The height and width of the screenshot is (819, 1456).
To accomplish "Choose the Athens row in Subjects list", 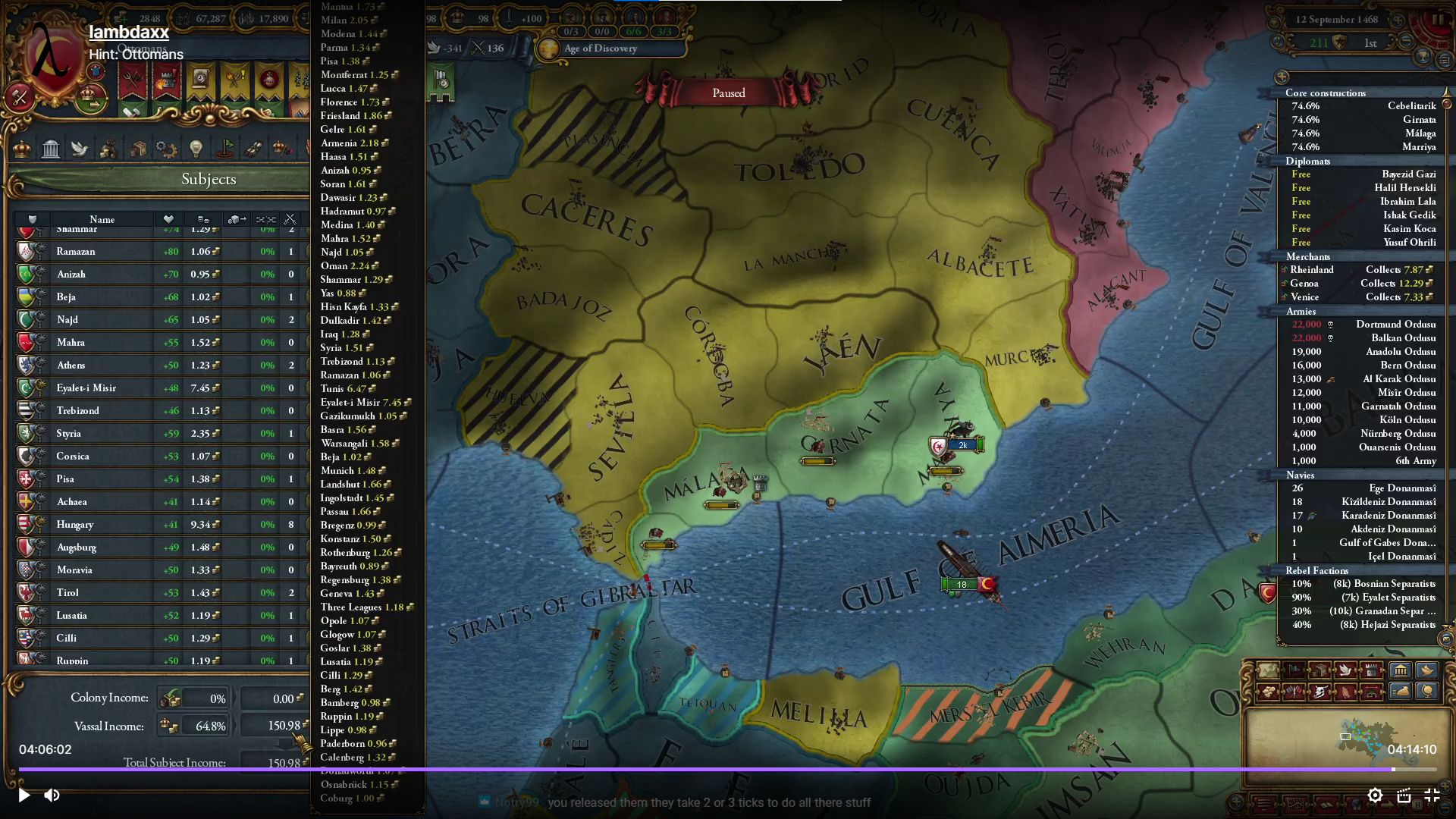I will [71, 365].
